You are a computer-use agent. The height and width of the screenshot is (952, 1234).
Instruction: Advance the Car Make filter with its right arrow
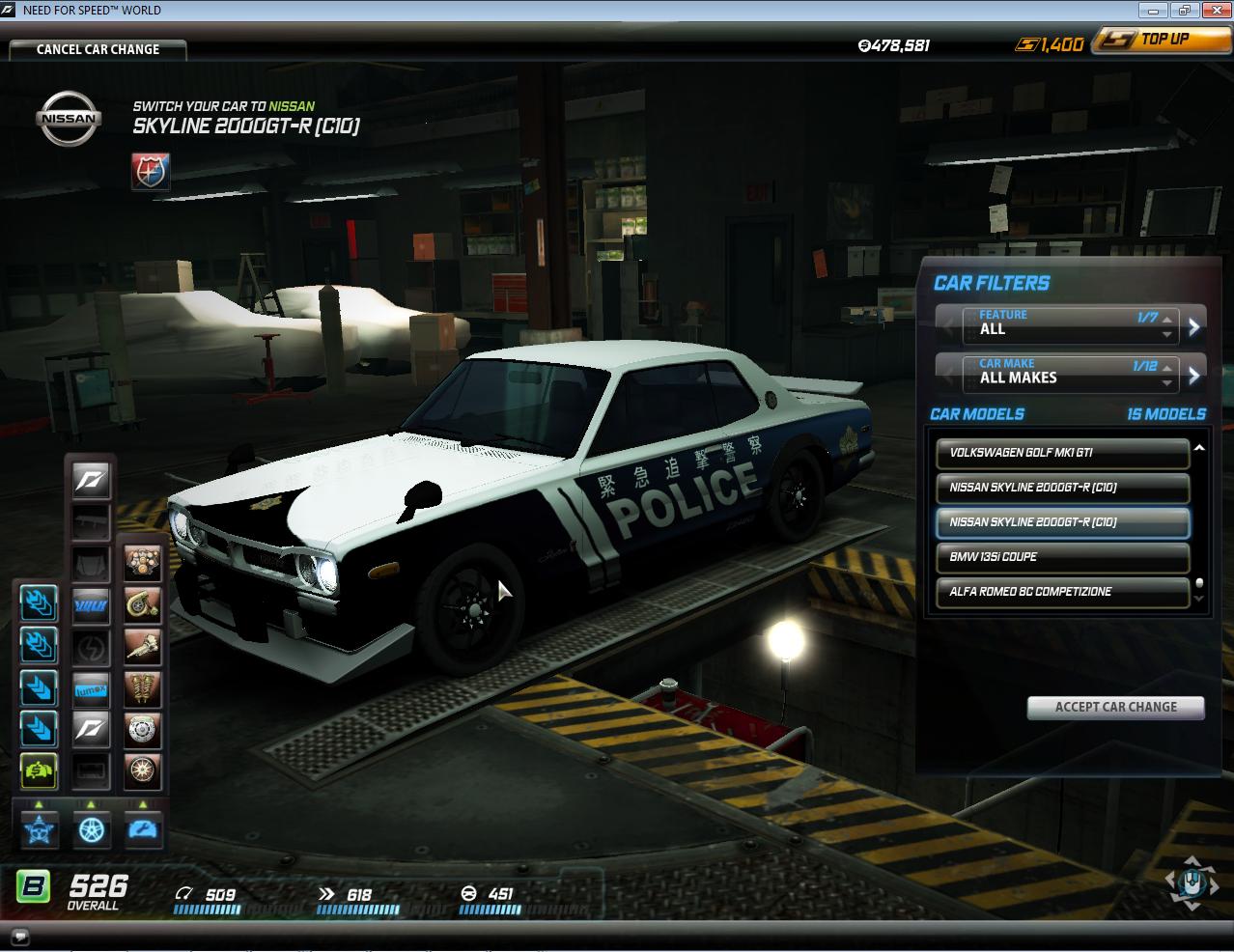1194,375
